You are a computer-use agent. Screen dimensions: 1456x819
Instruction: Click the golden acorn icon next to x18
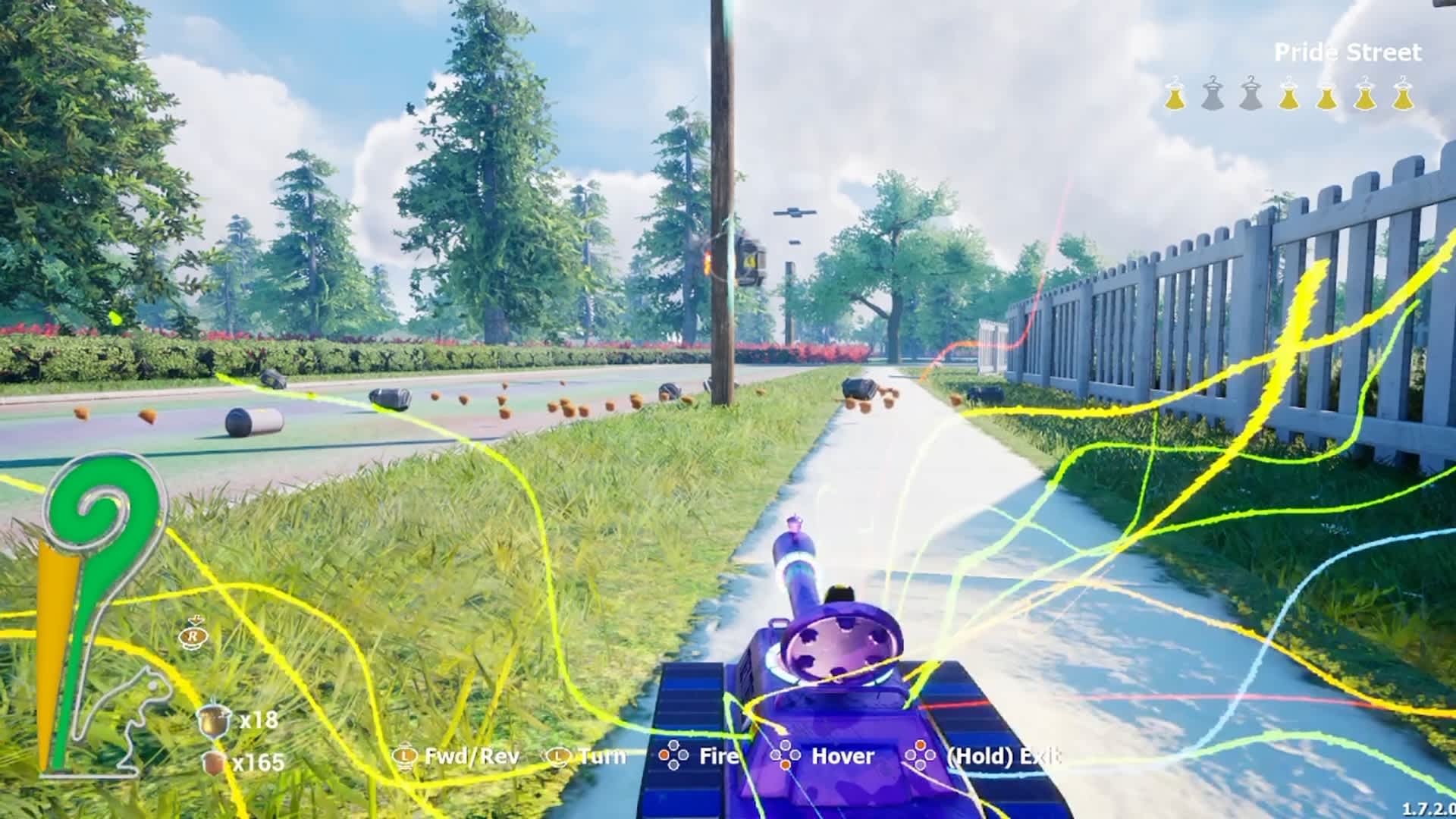point(215,722)
